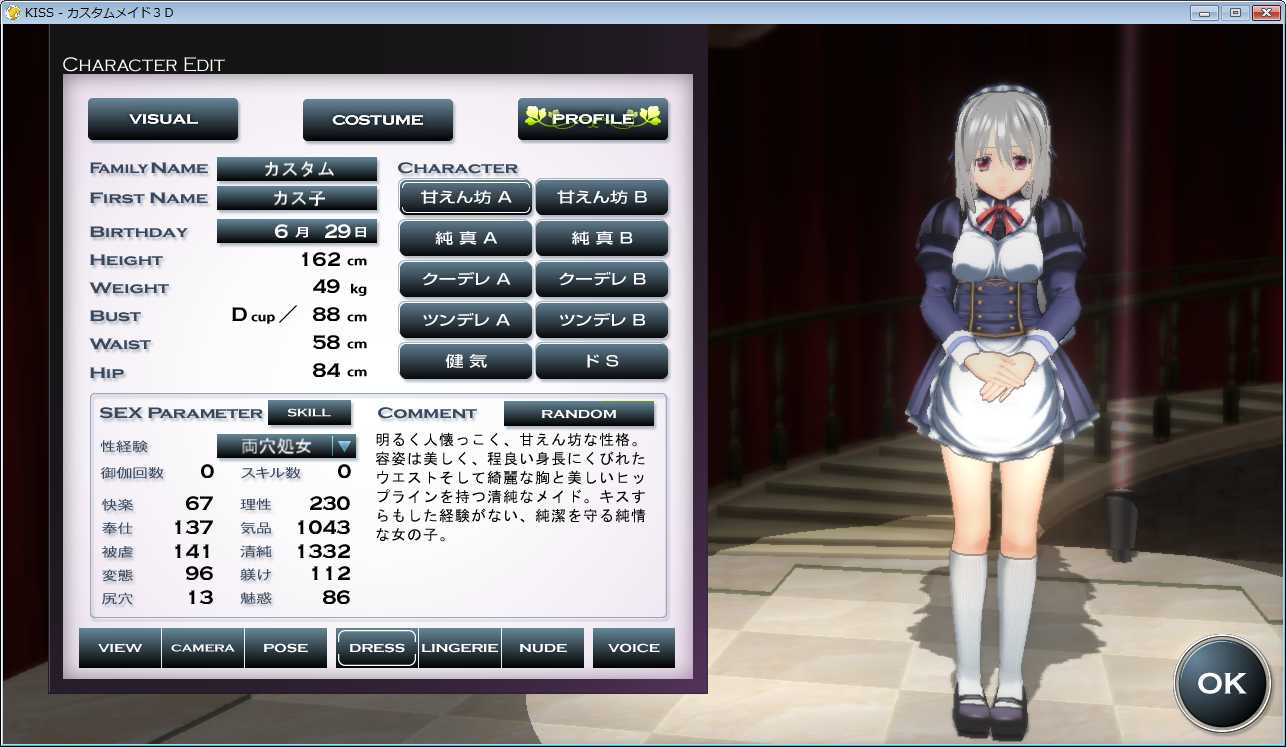
Task: Choose the ドS character type
Action: (x=601, y=361)
